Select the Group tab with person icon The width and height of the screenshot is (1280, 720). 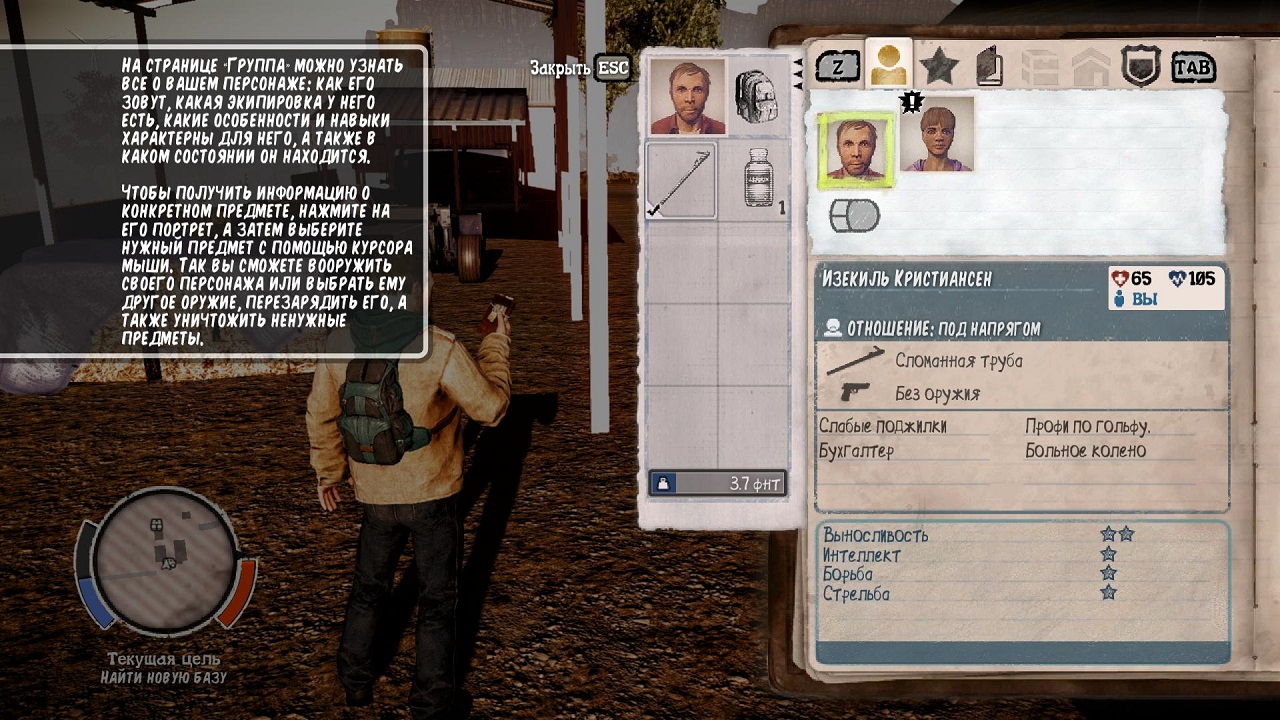coord(888,66)
